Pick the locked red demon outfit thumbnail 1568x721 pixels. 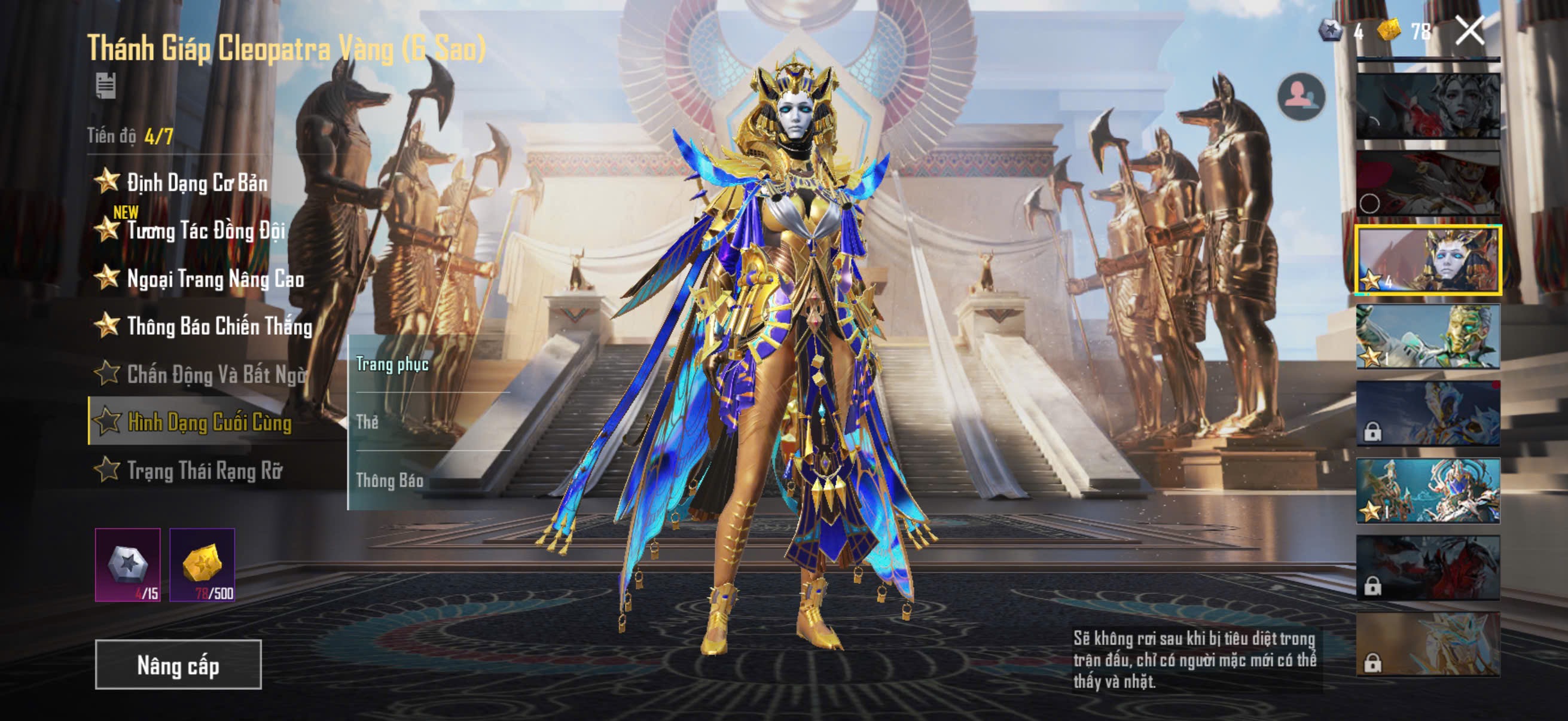coord(1428,568)
